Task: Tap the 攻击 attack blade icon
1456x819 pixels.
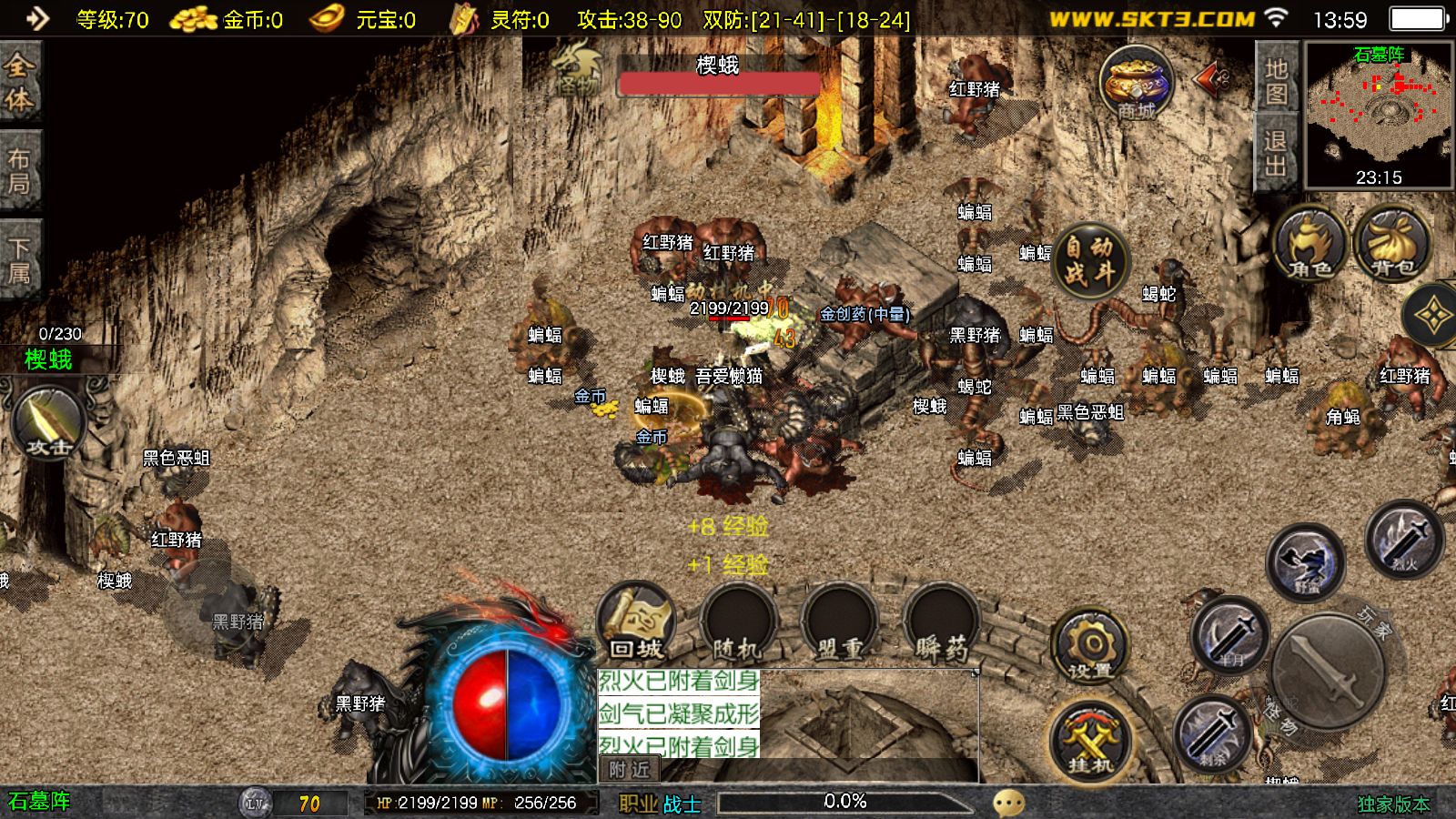Action: (48, 423)
